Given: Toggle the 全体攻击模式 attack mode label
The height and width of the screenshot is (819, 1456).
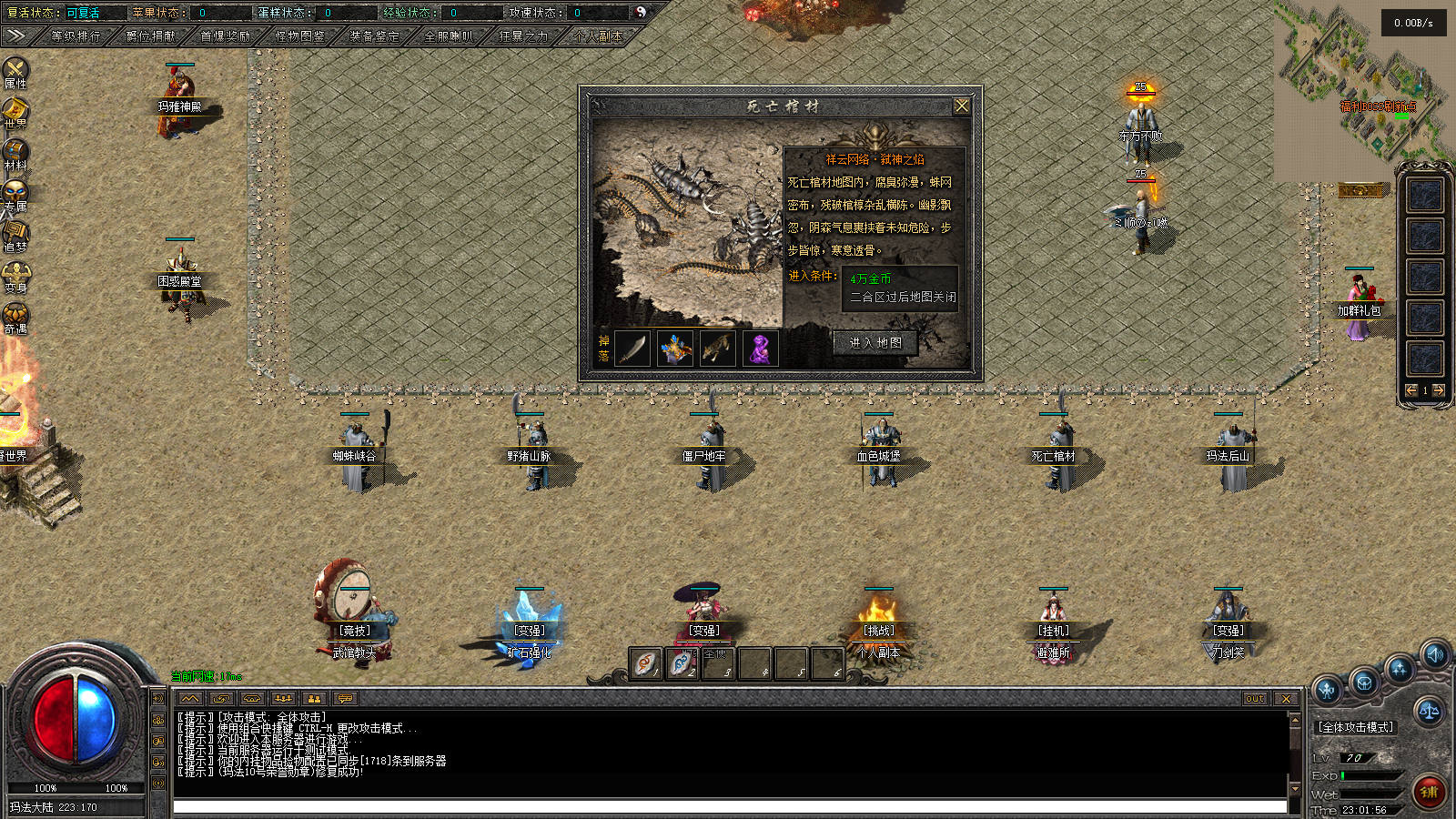Looking at the screenshot, I should click(x=1356, y=727).
